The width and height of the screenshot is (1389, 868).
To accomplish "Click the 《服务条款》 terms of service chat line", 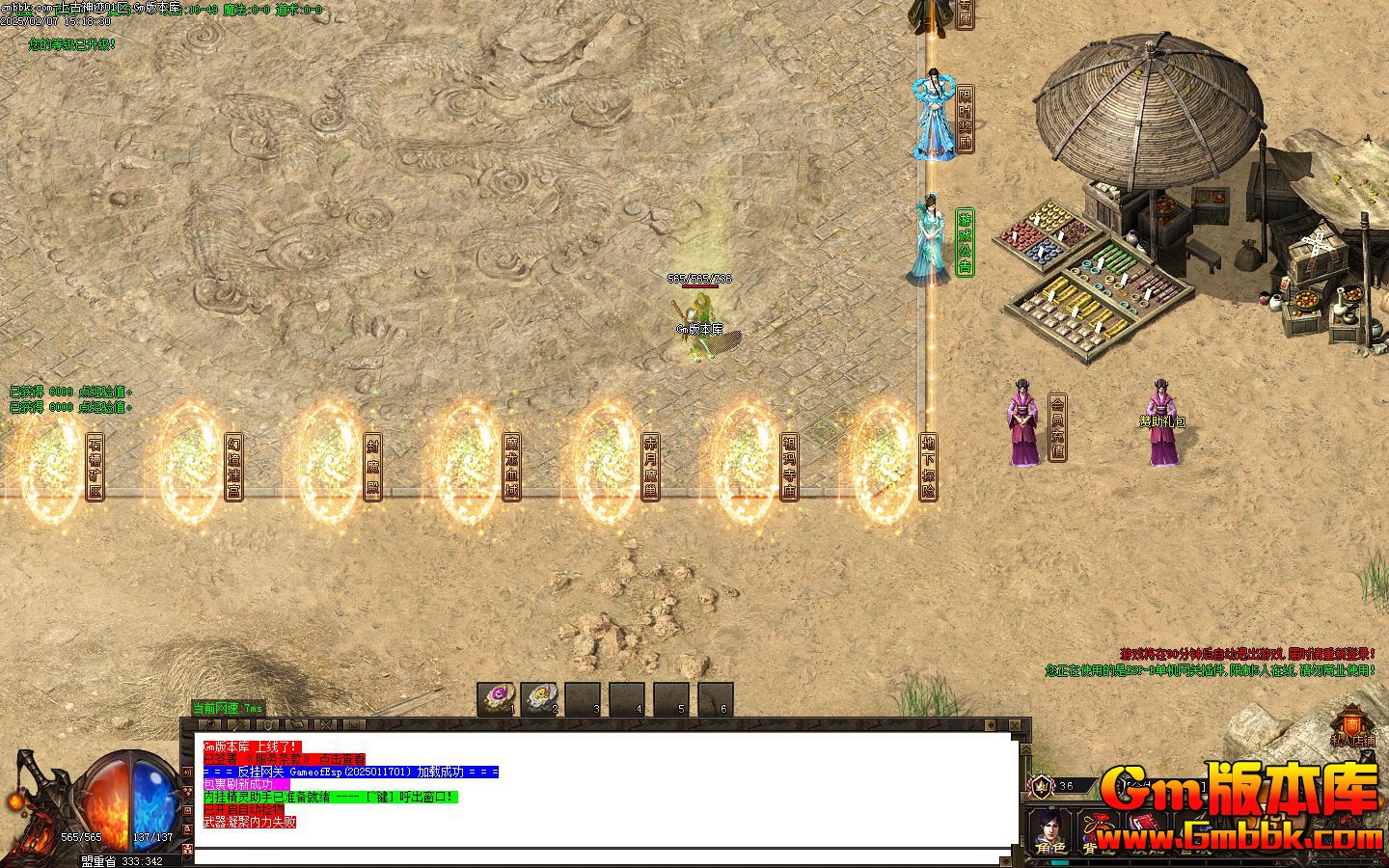I will (x=285, y=760).
